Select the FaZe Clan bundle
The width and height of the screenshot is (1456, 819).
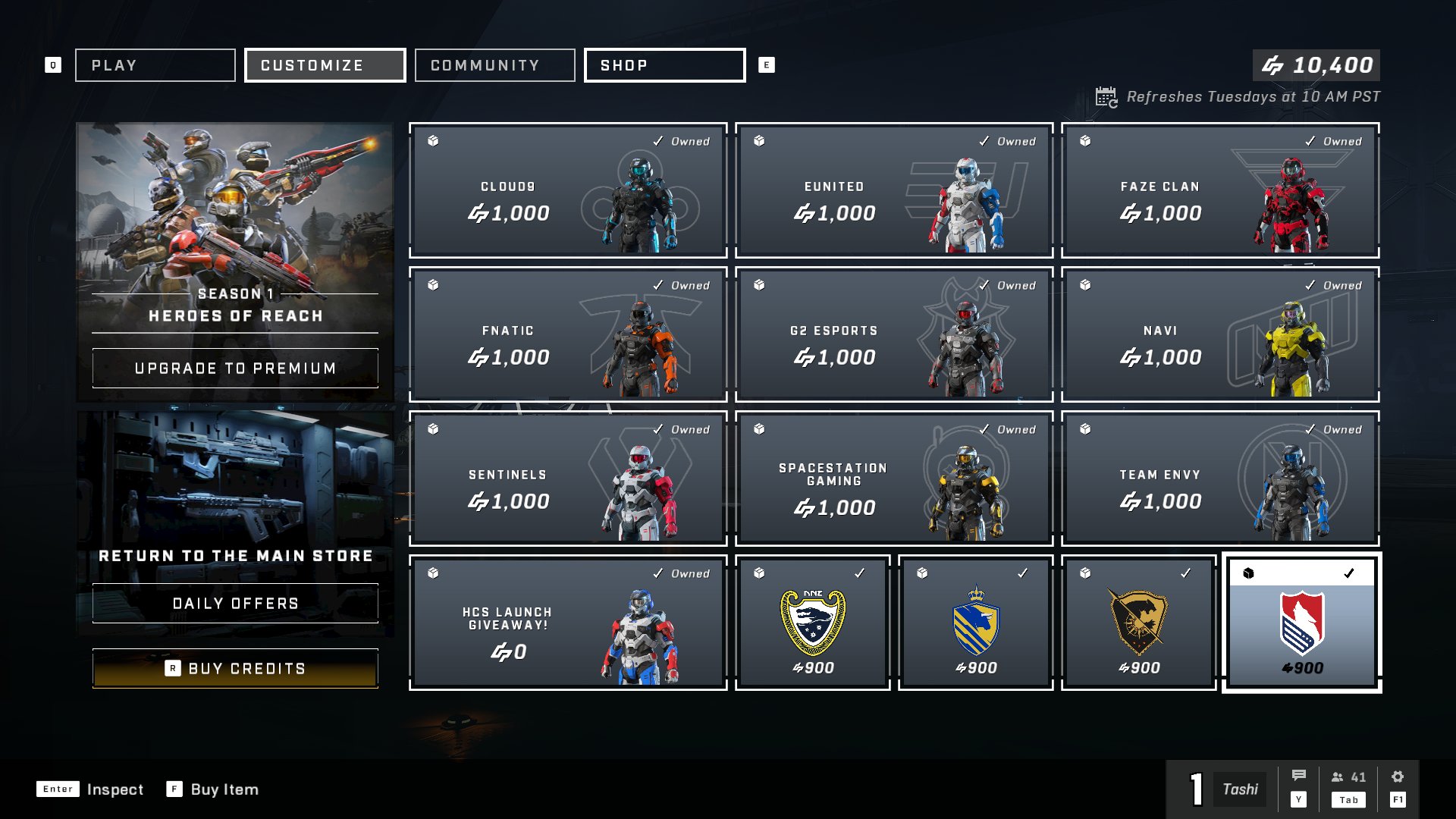coord(1220,190)
